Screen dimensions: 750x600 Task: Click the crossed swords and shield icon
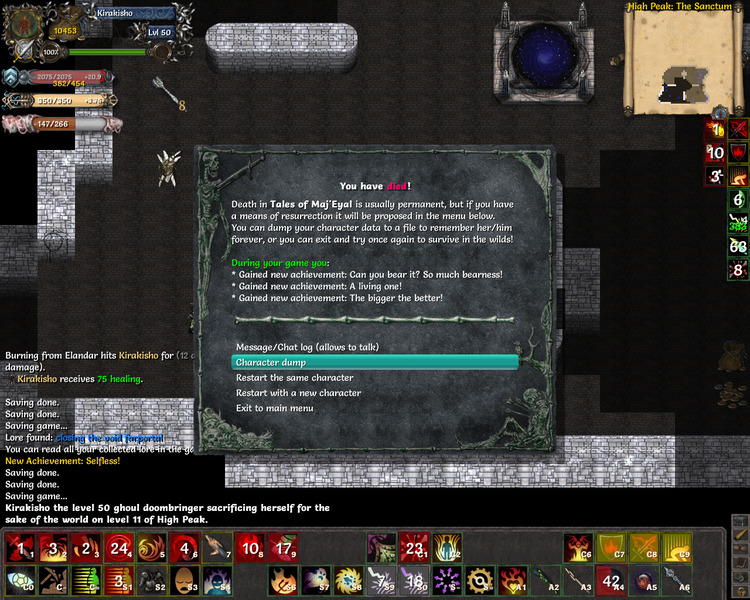23,51
